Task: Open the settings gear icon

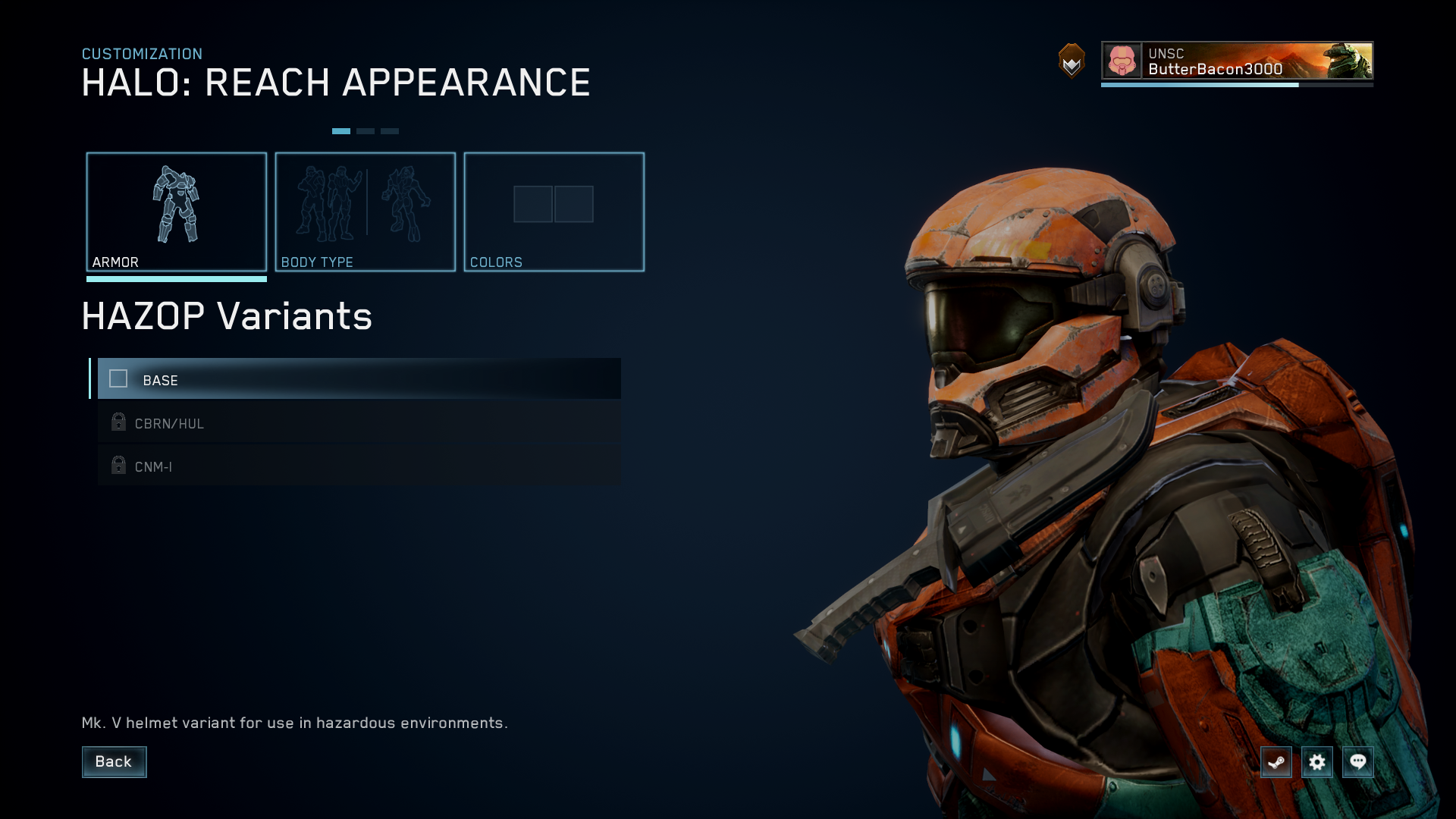Action: [x=1317, y=762]
